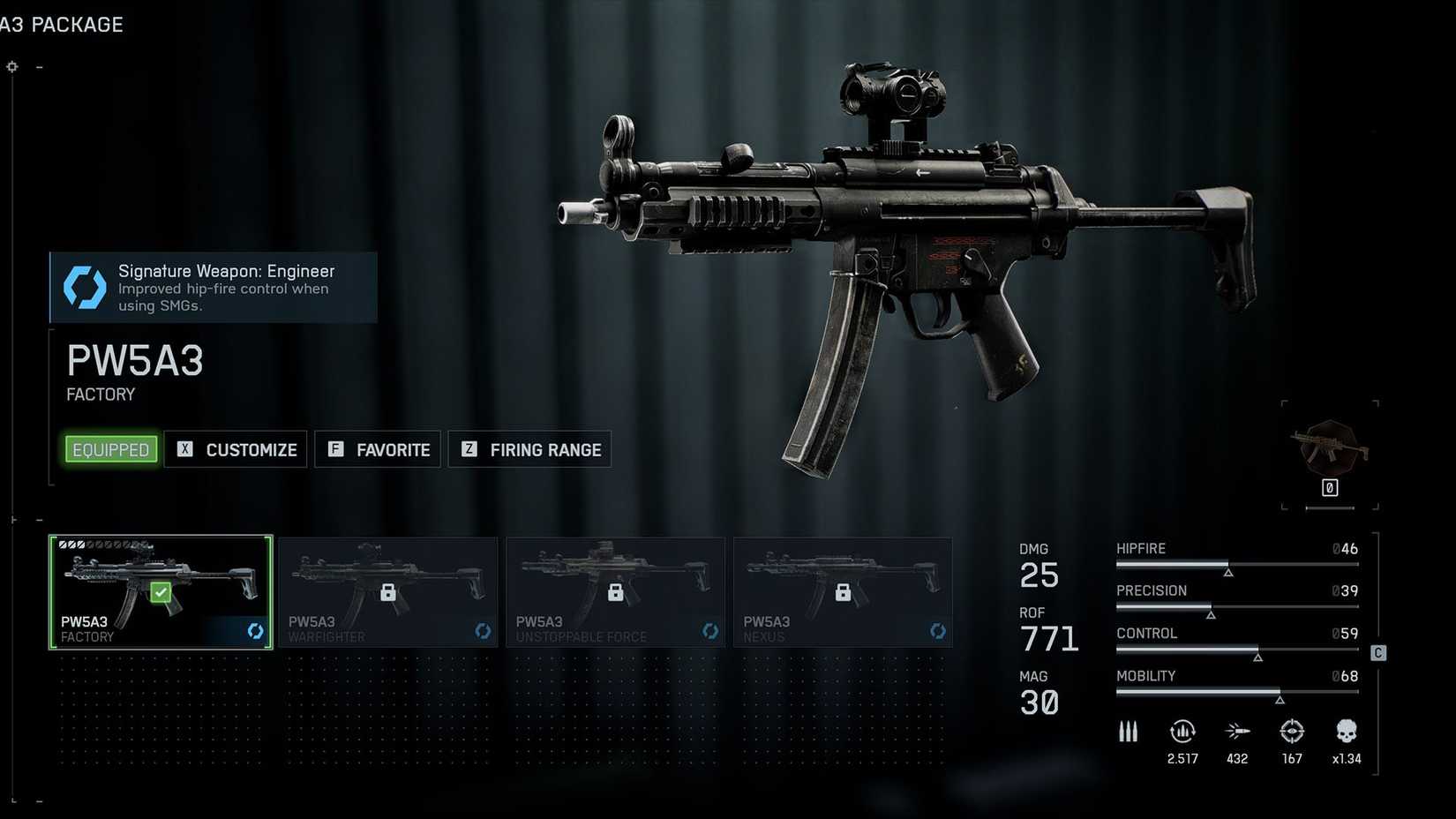
Task: Pick the locked PW5A3 Nexus package
Action: [x=844, y=592]
